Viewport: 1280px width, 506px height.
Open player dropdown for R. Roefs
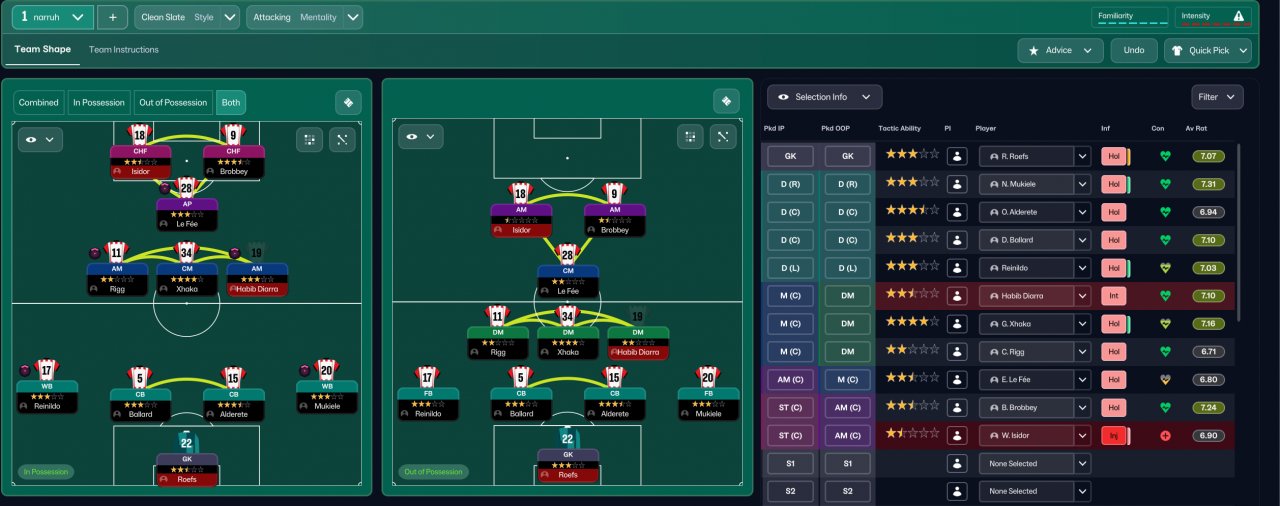point(1081,156)
